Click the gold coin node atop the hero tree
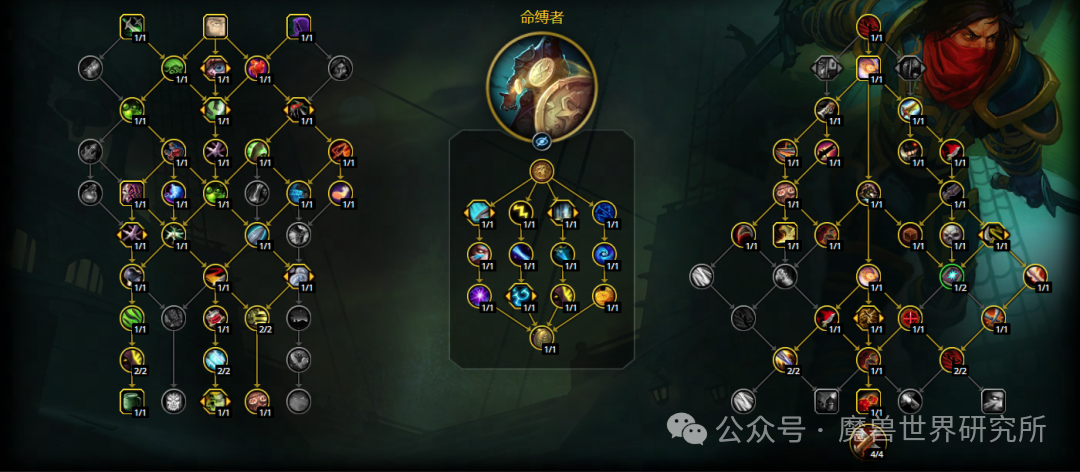 pos(541,171)
